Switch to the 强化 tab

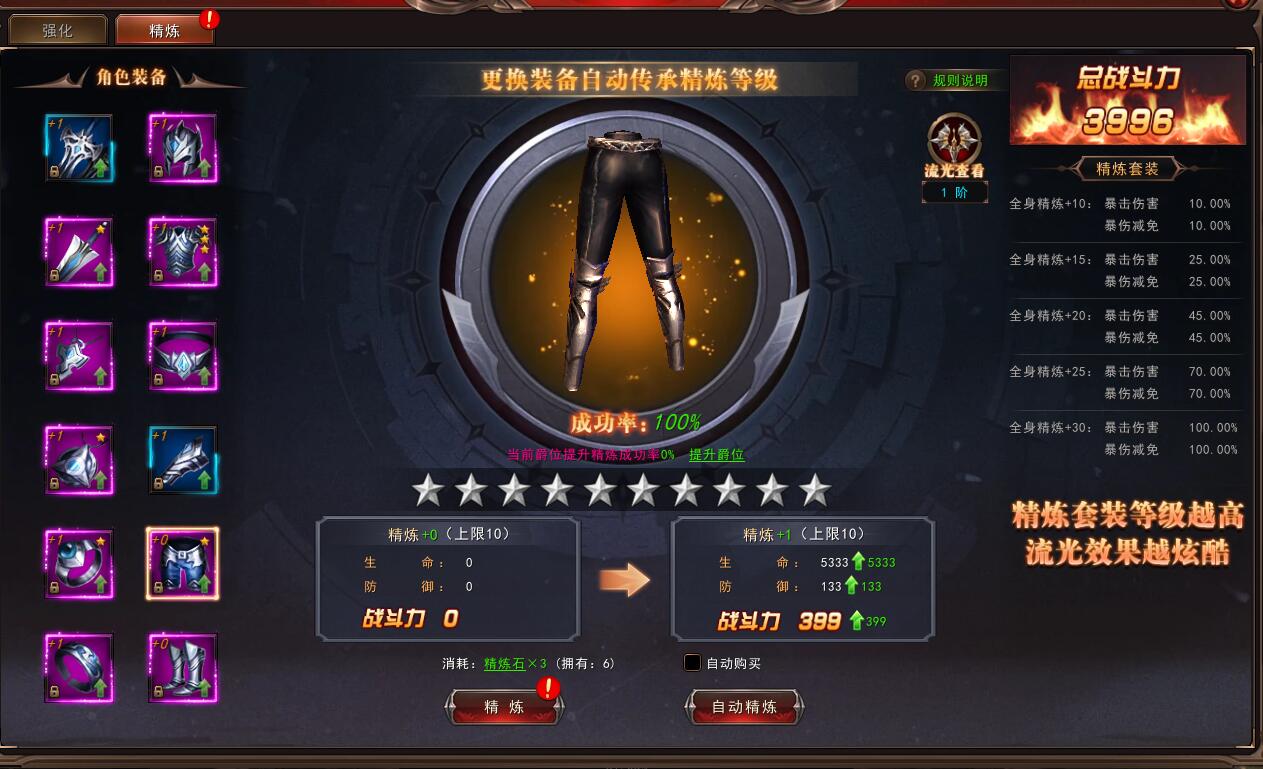click(57, 30)
